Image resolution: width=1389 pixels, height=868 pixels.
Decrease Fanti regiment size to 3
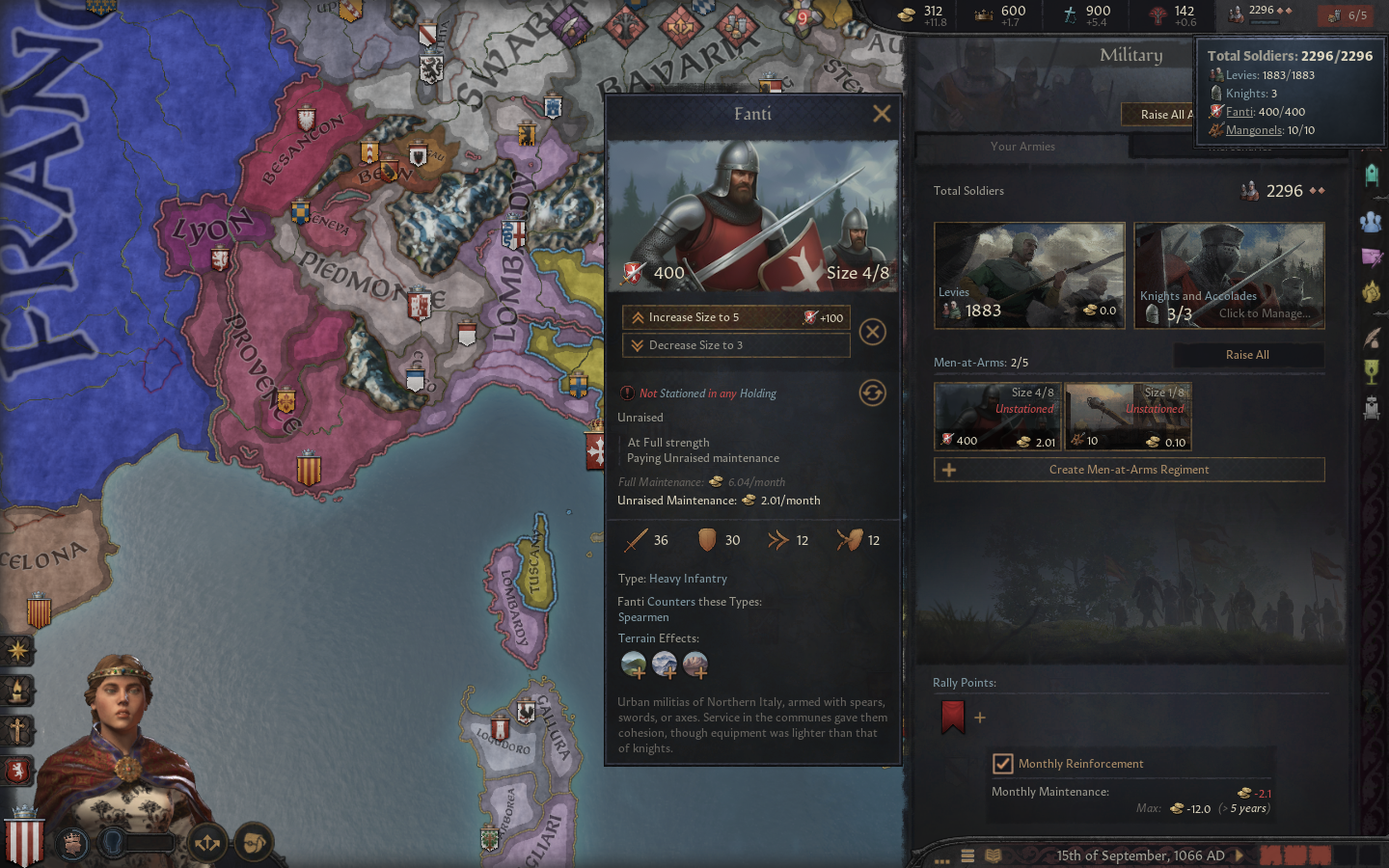coord(735,345)
